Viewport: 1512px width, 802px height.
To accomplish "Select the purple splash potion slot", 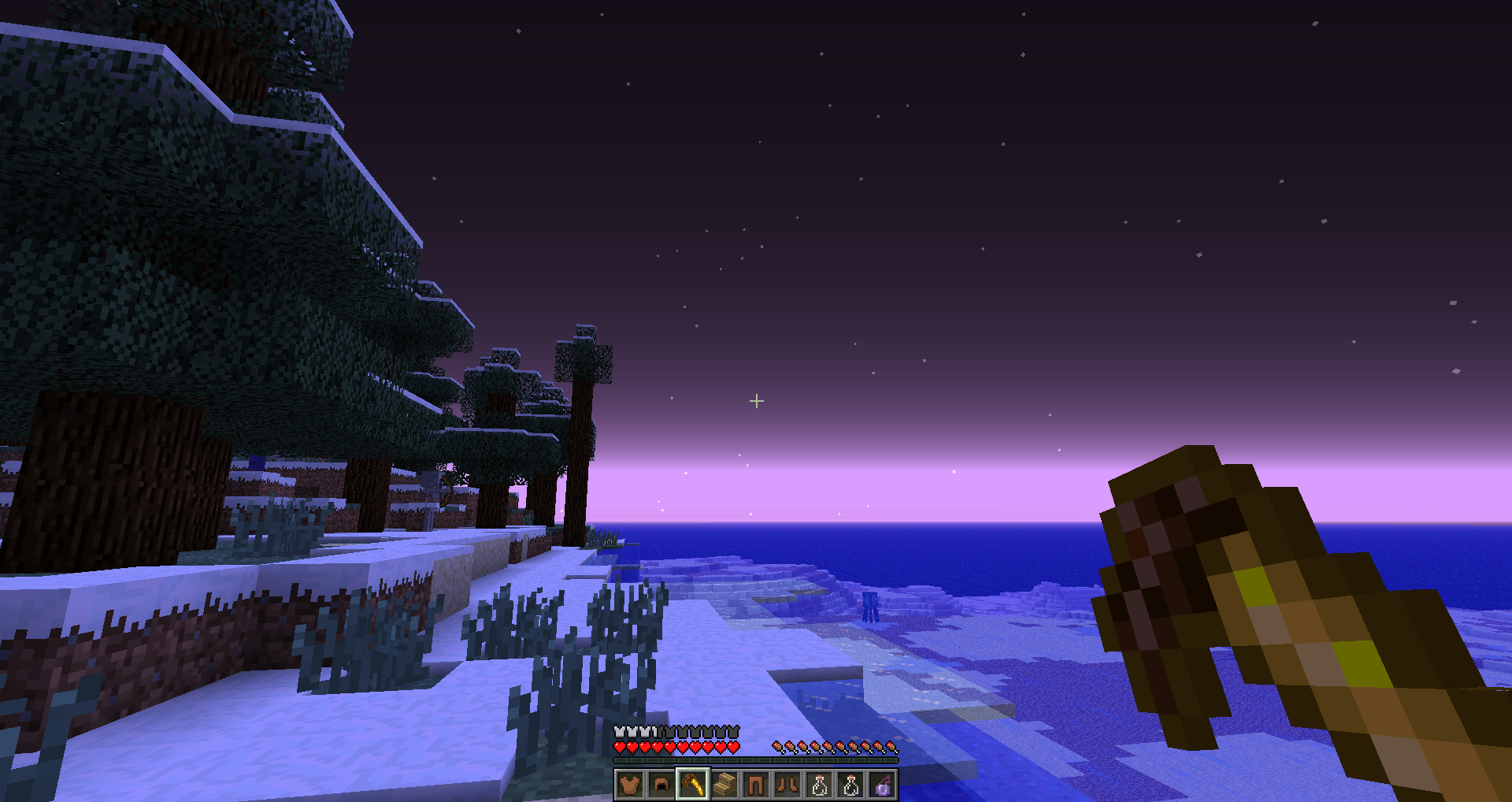I will [x=882, y=785].
